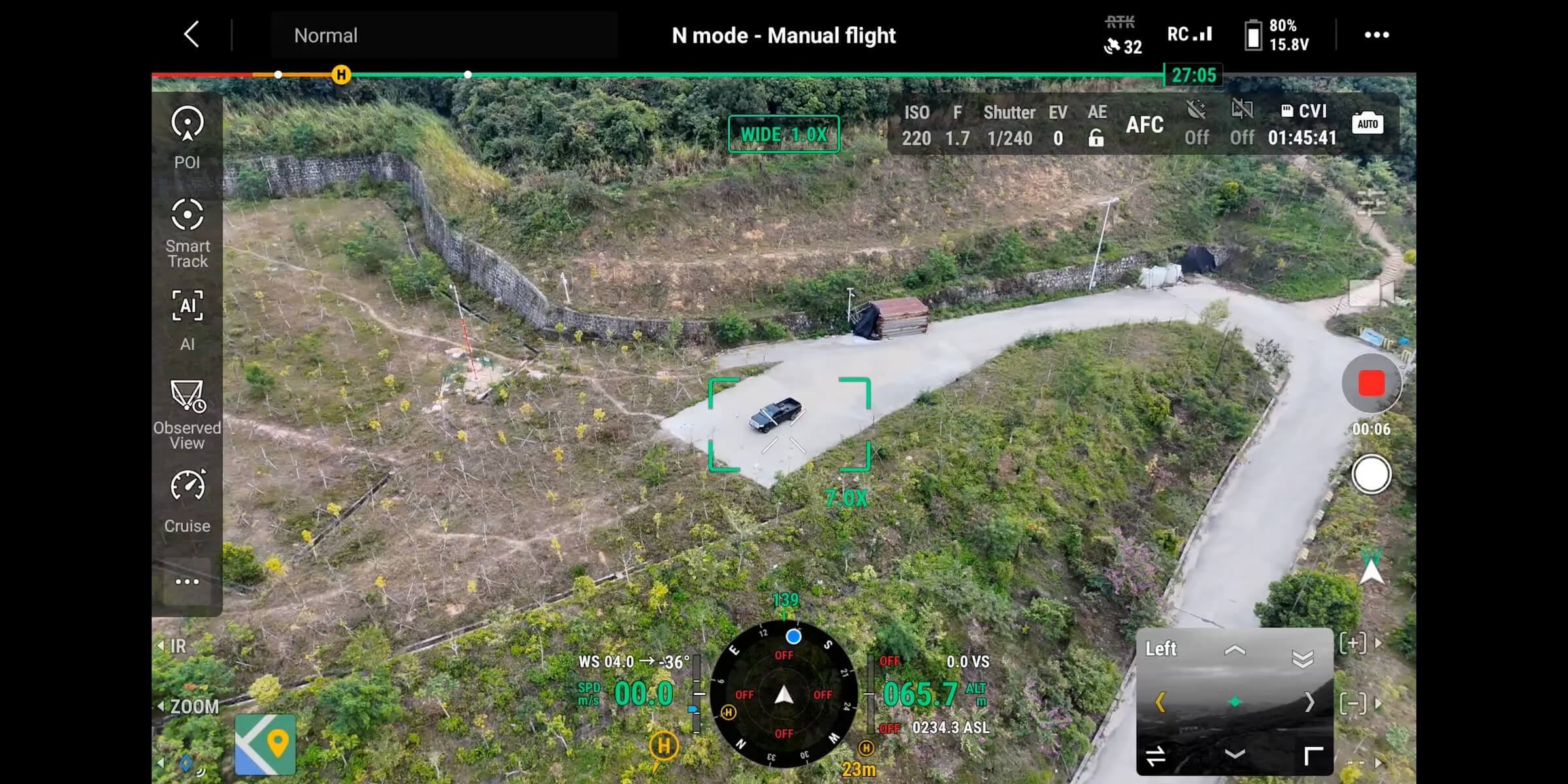Open the compass navigation display
Viewport: 1568px width, 784px height.
point(783,694)
